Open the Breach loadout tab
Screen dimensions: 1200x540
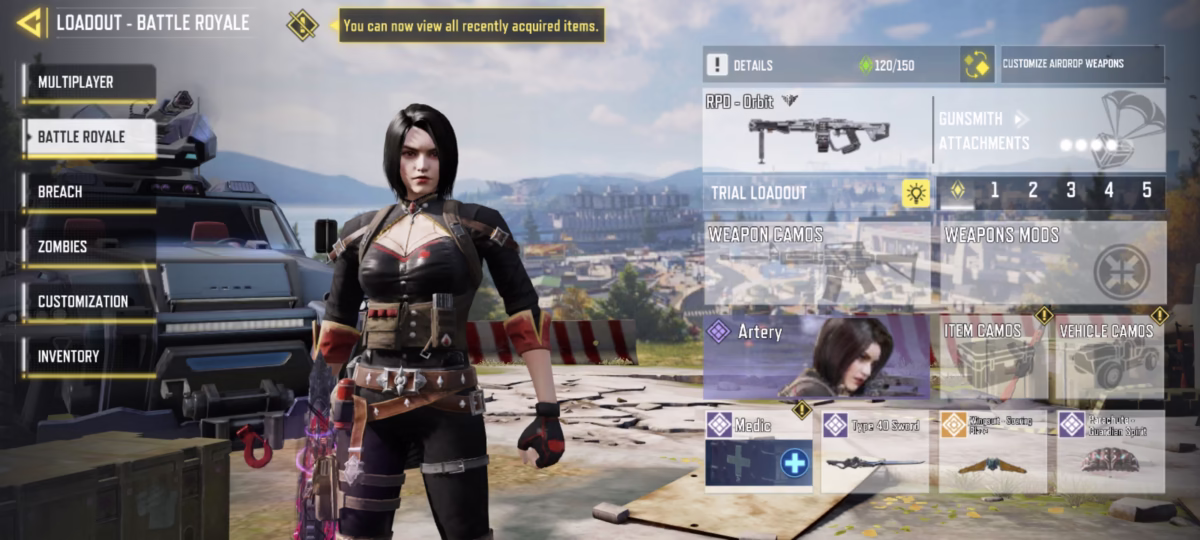(x=88, y=192)
